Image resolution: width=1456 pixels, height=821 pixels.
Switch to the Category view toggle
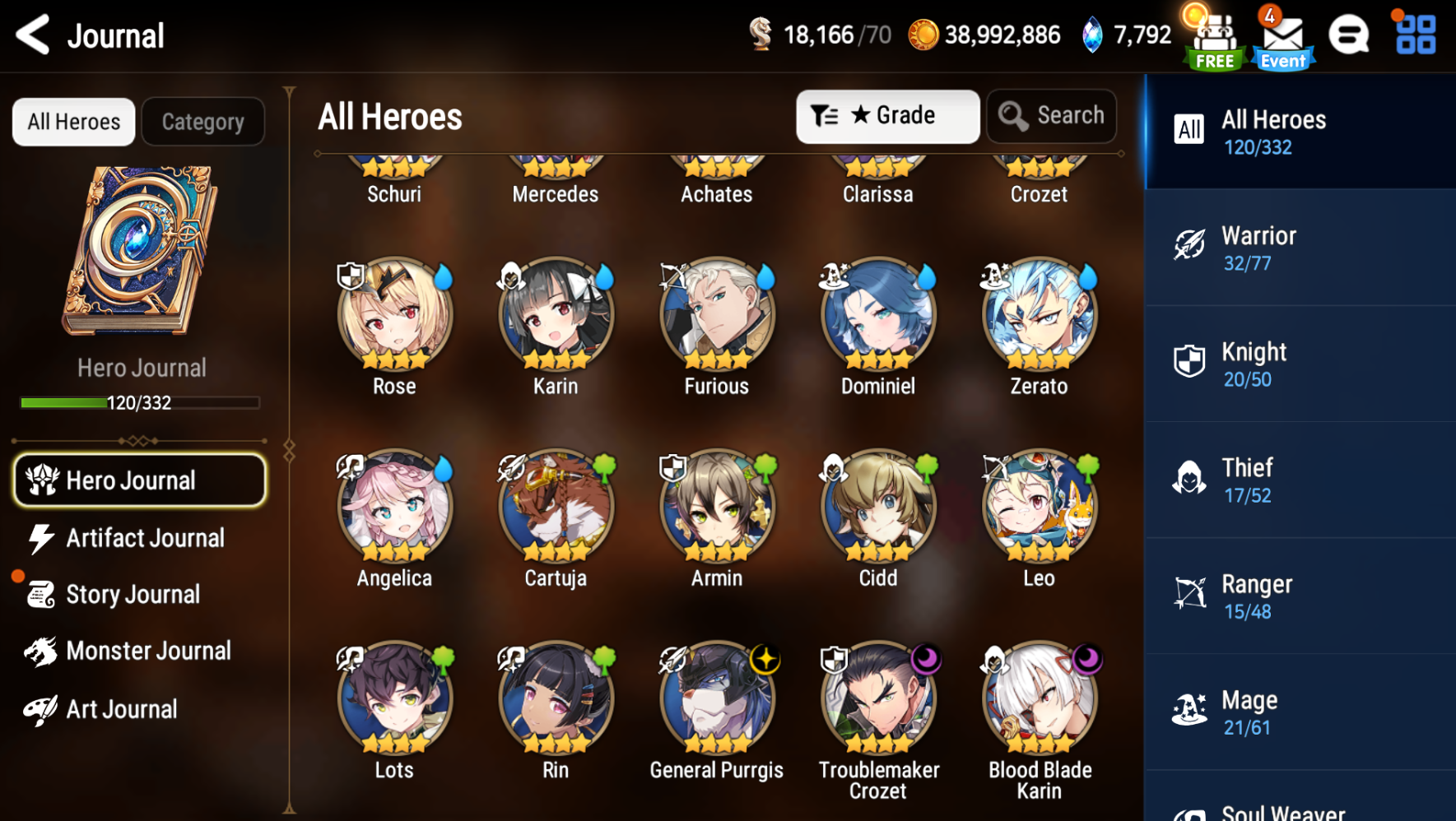202,121
